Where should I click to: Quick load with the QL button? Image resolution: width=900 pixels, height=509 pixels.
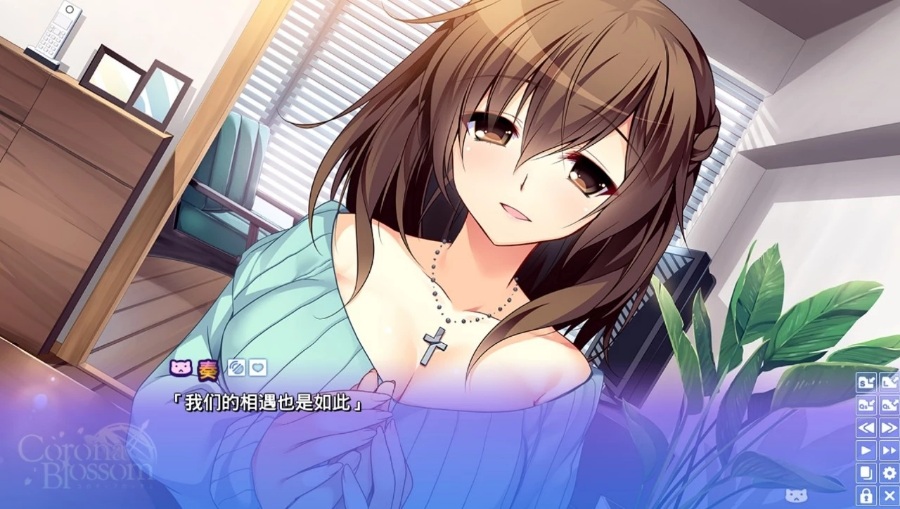(x=888, y=405)
